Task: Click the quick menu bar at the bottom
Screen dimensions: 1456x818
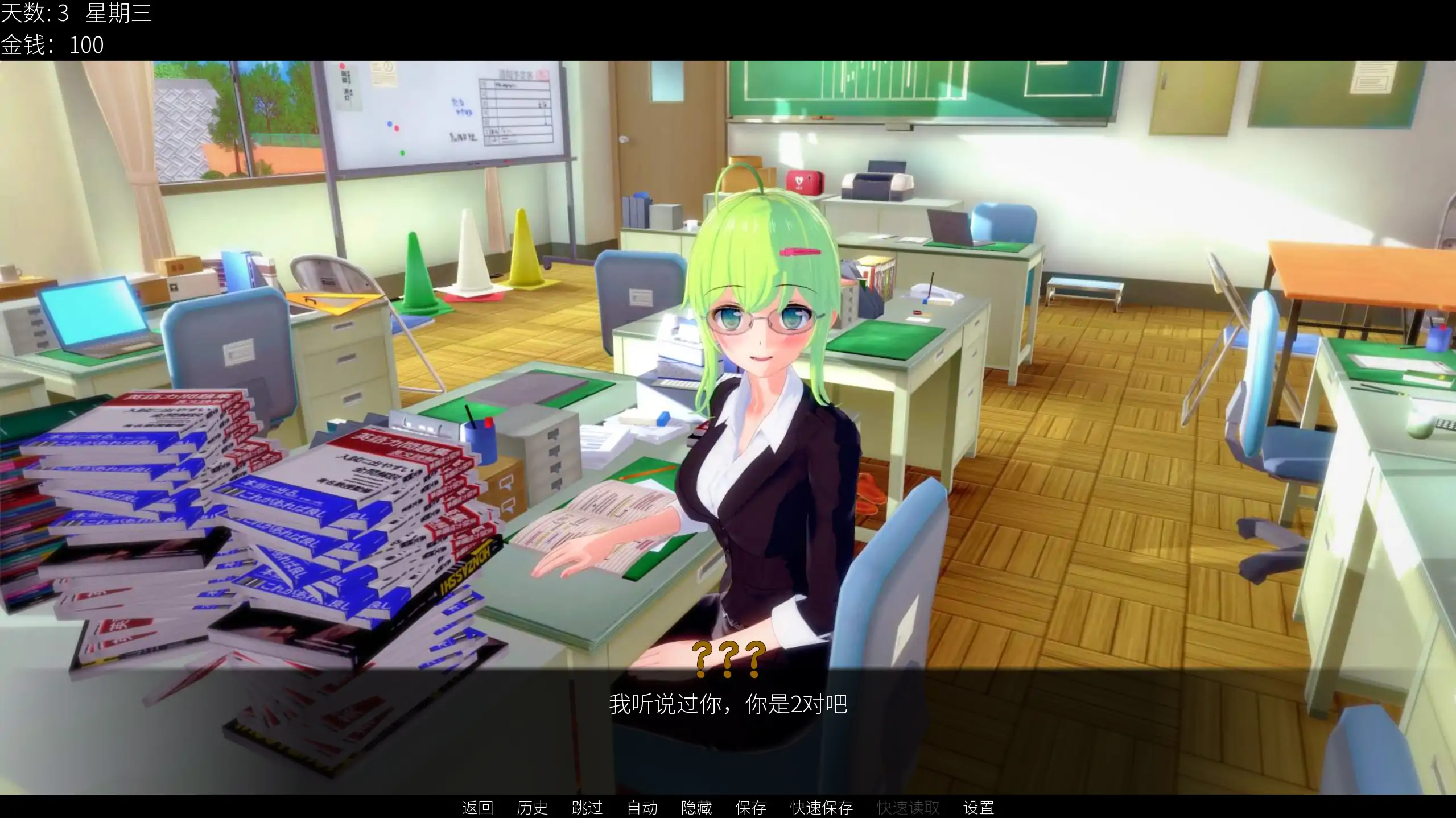Action: [x=728, y=808]
